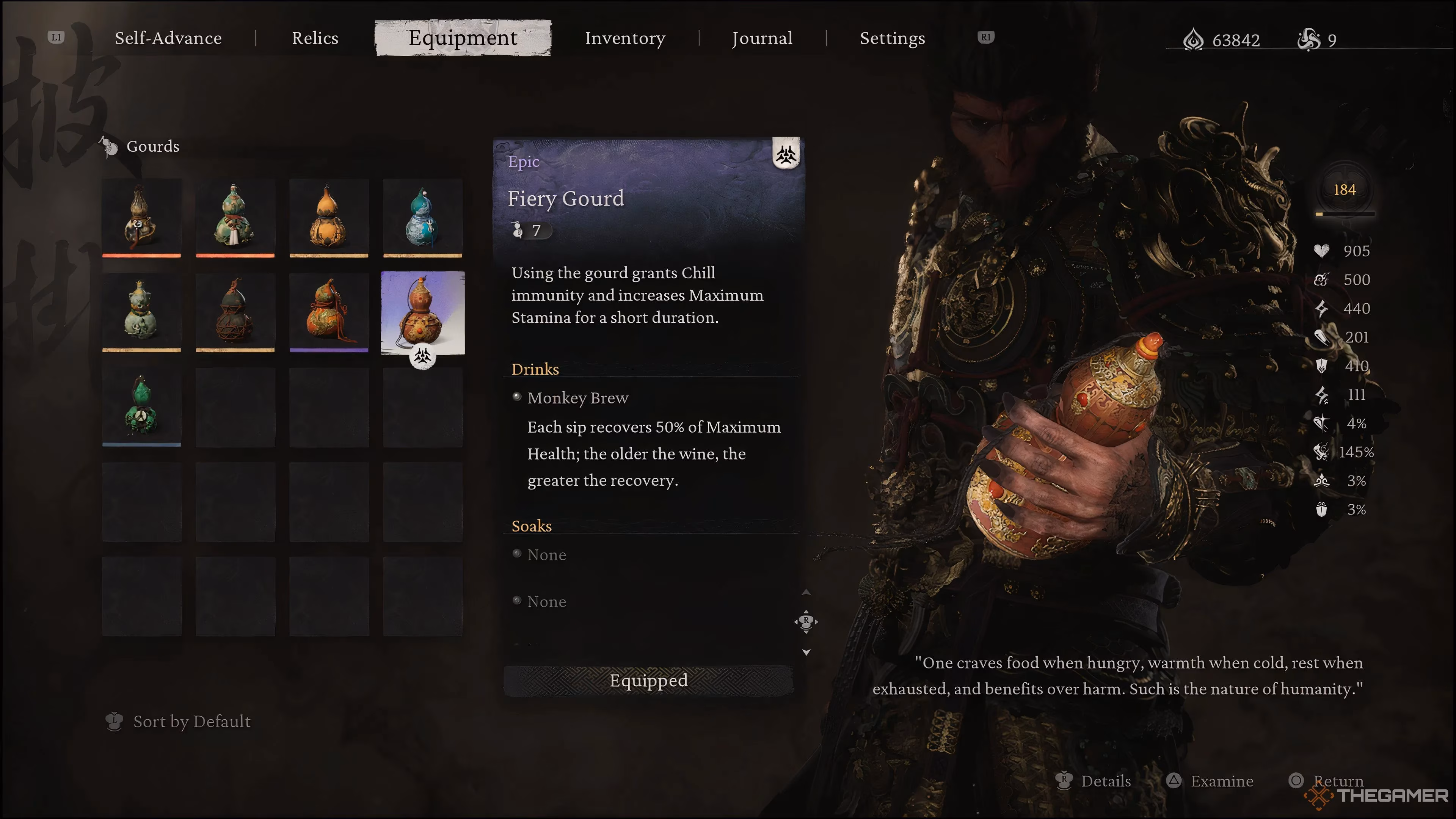This screenshot has height=819, width=1456.
Task: Click the level 184 experience progress bar
Action: click(1343, 214)
